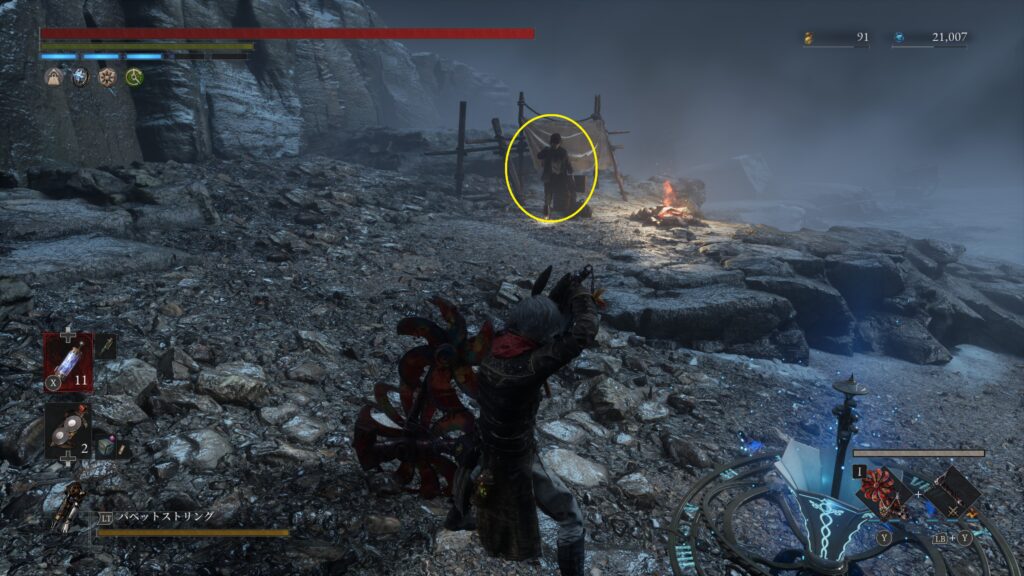The image size is (1024, 576).
Task: Click the weight bag status icon
Action: pyautogui.click(x=53, y=76)
